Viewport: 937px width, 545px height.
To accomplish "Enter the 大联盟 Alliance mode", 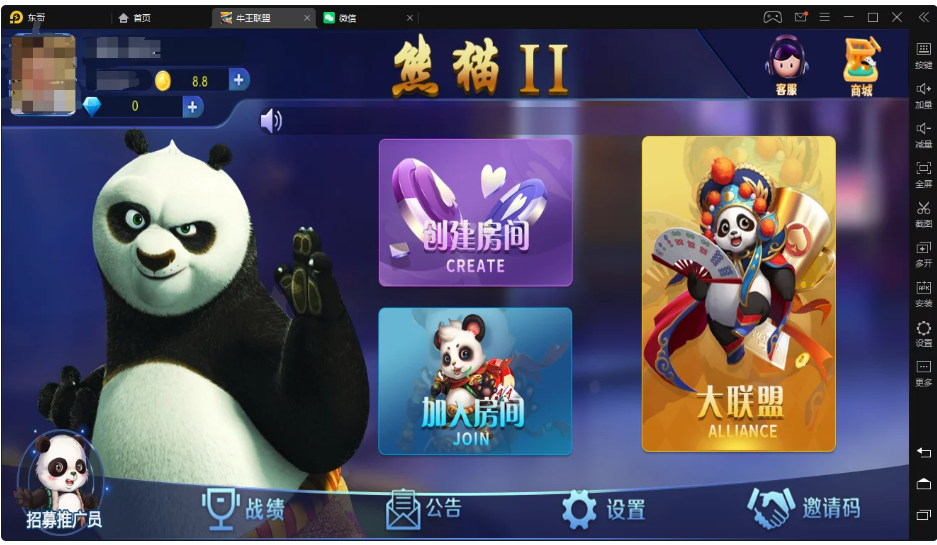I will click(738, 294).
